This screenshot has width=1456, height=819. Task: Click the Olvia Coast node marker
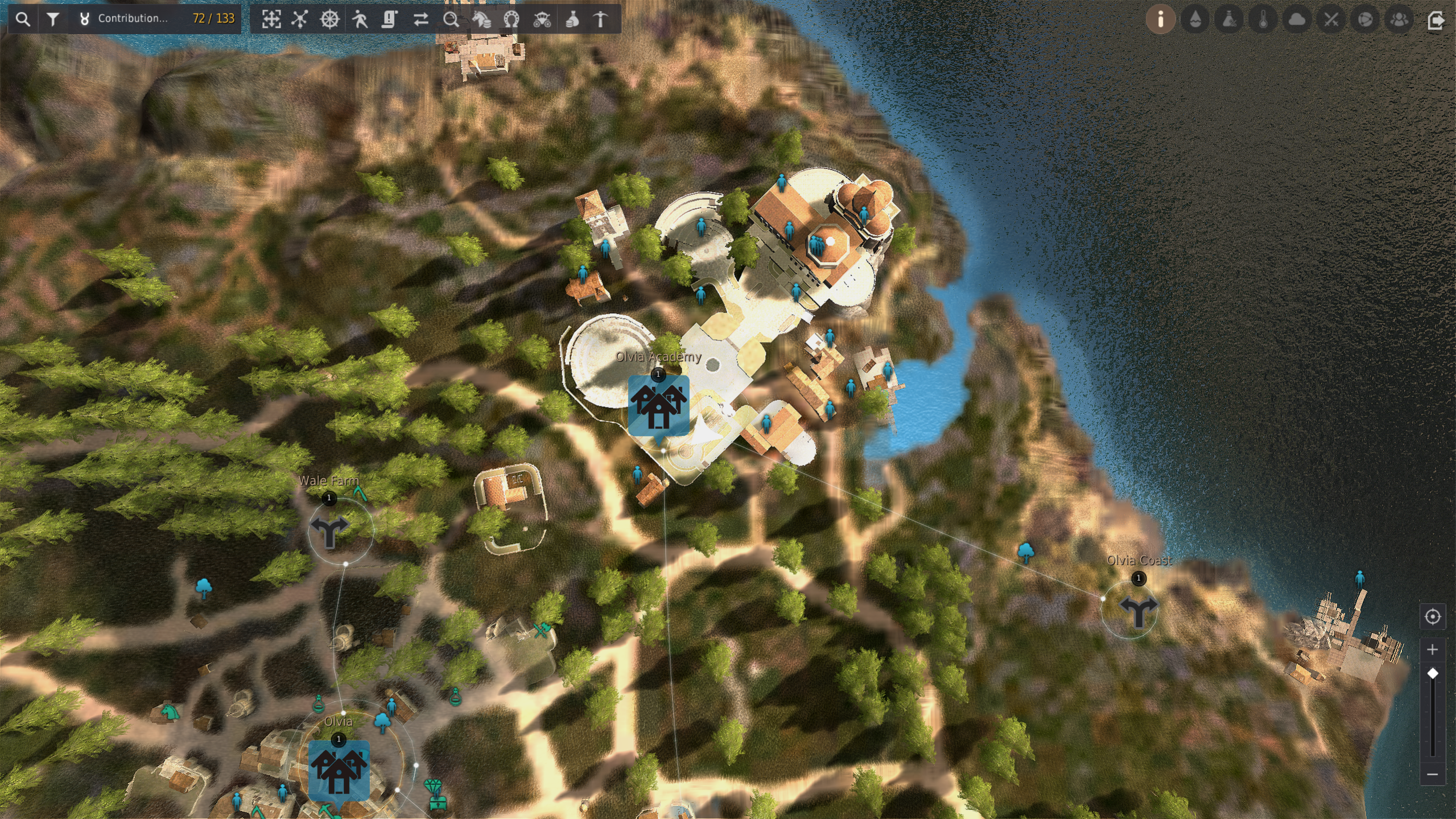tap(1138, 611)
